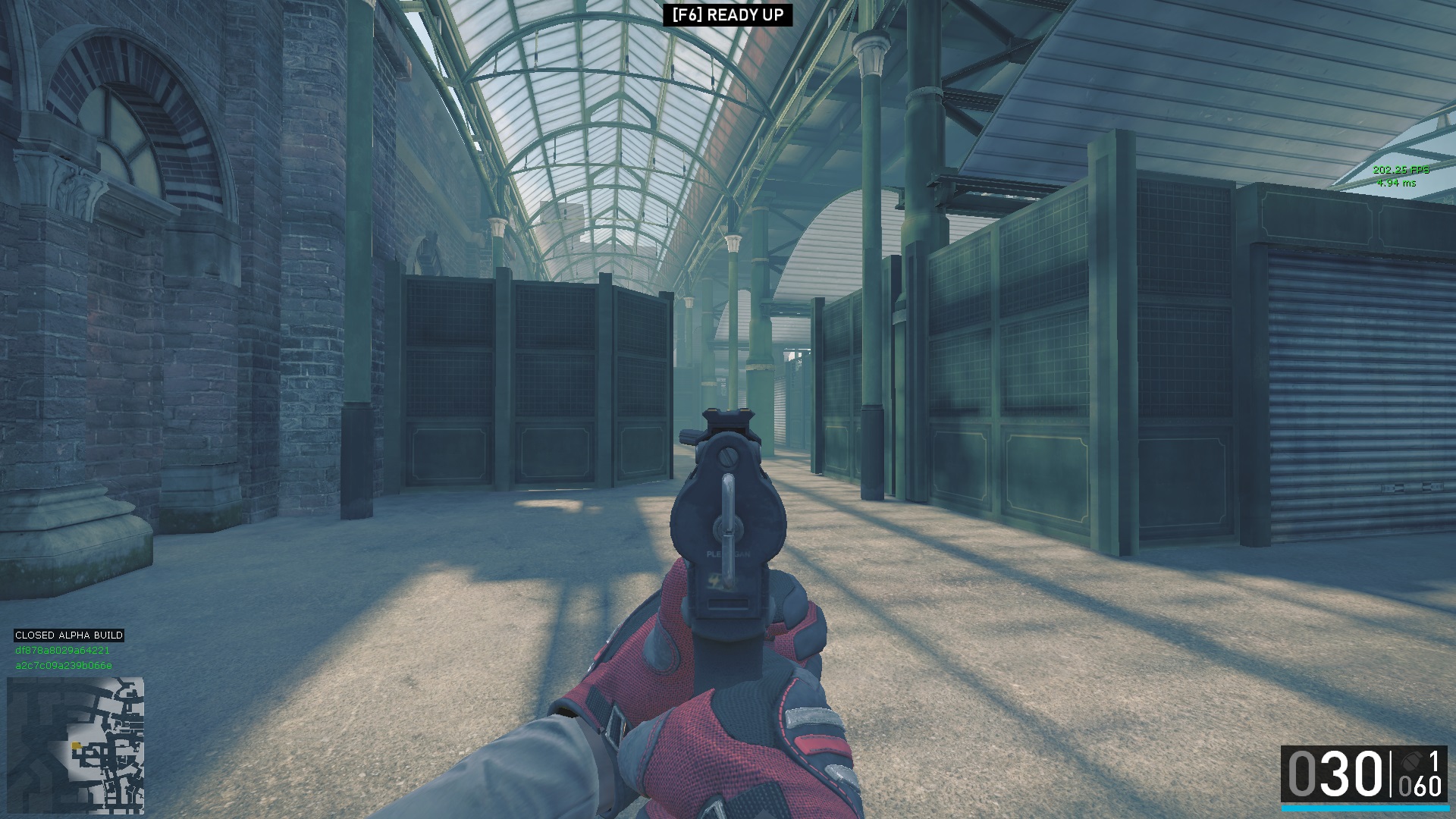This screenshot has height=819, width=1456.
Task: Select the grenade icon by the ammo counter
Action: 1410,761
